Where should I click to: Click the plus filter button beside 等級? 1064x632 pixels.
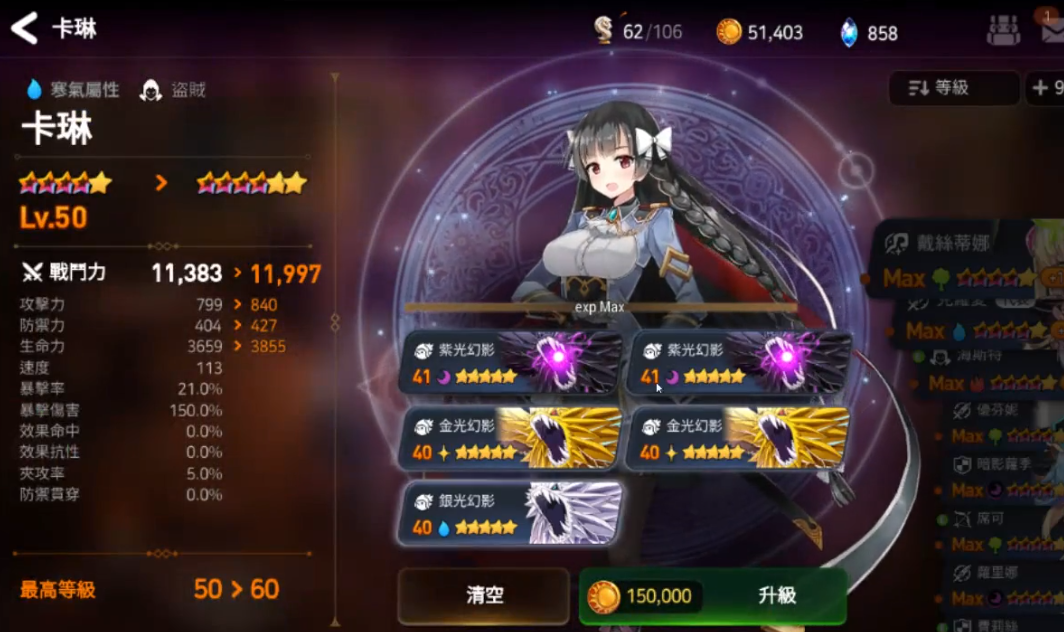pos(1046,88)
